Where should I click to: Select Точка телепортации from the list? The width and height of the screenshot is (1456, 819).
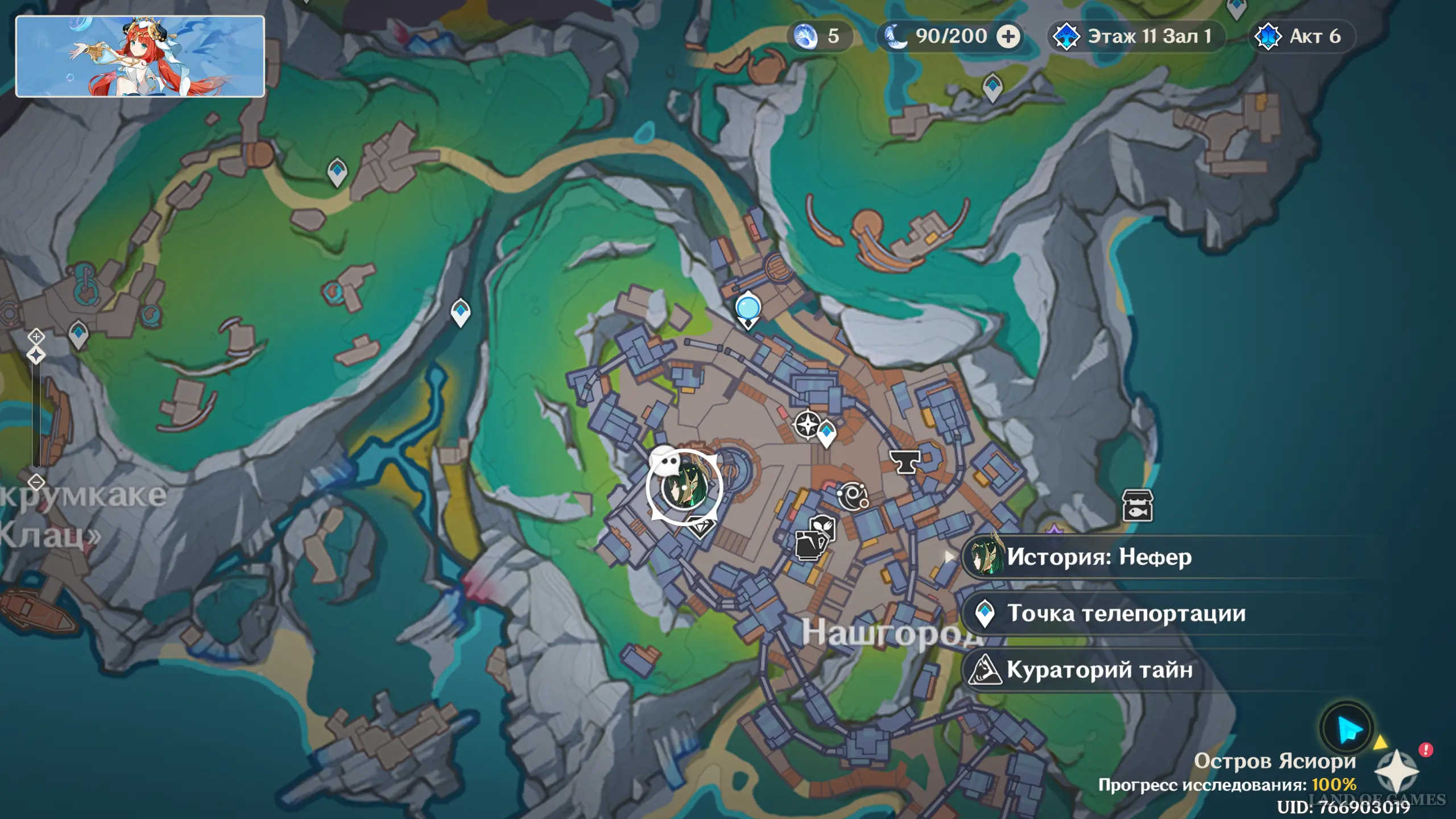pos(1125,613)
